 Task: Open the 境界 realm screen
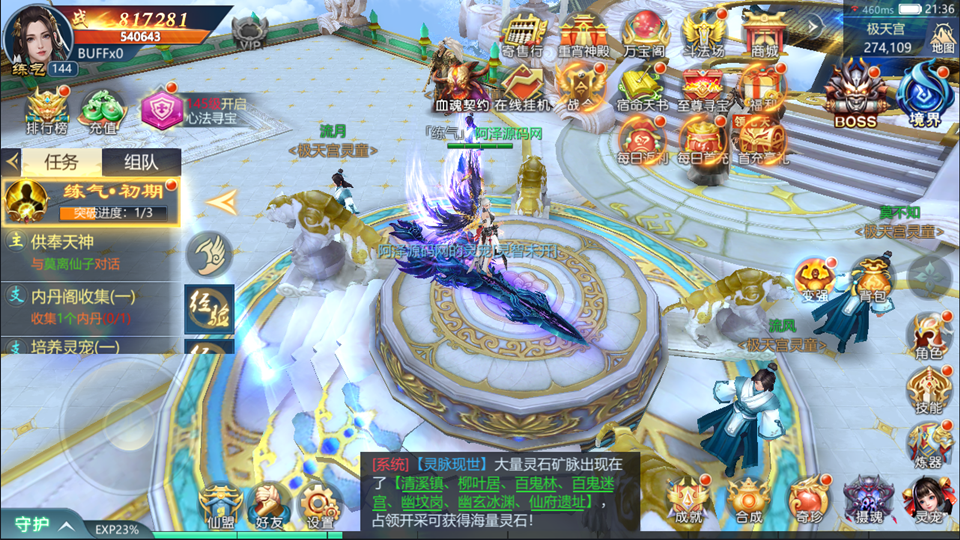(x=922, y=92)
